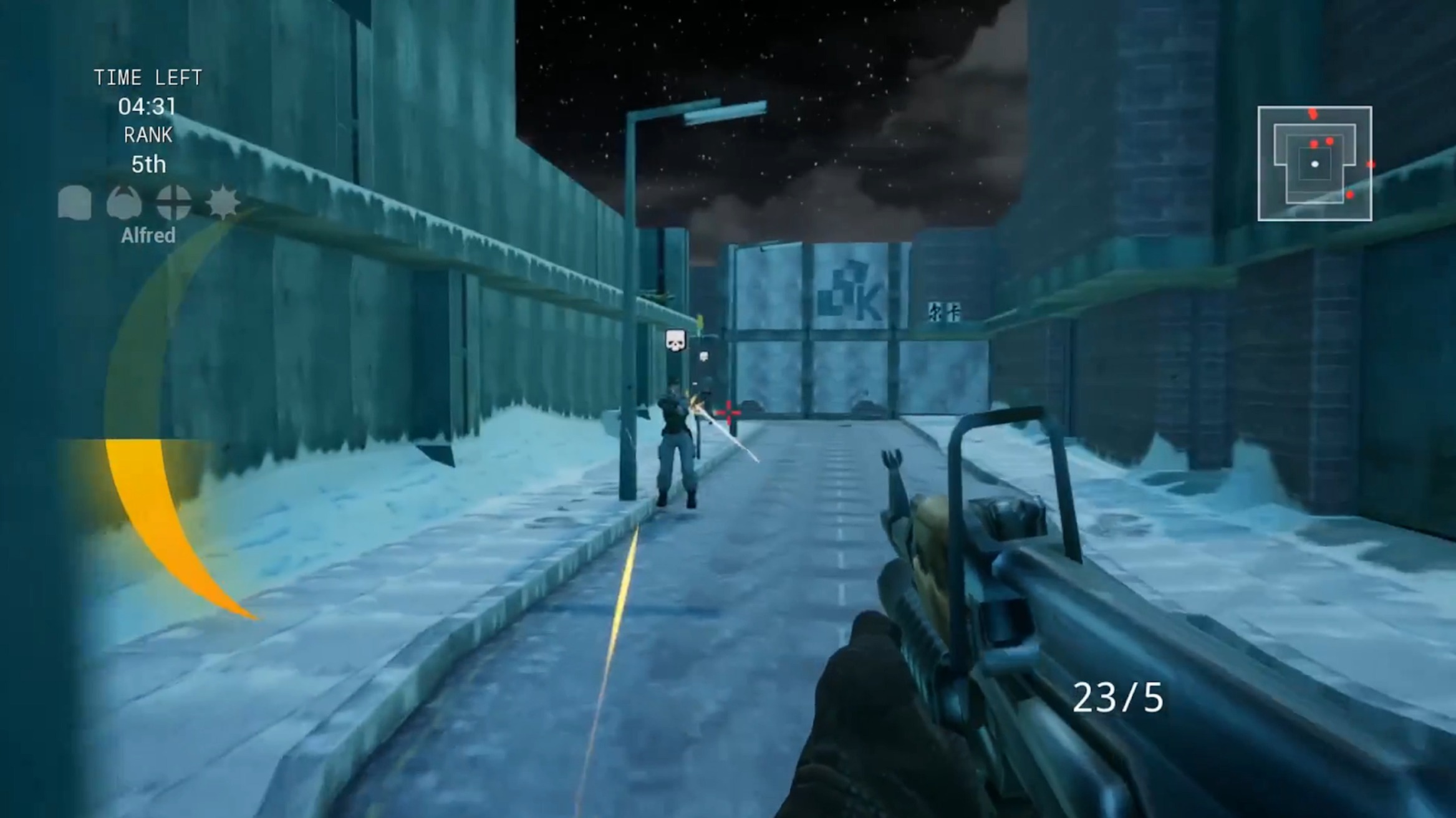The width and height of the screenshot is (1456, 818).
Task: Click the 04:31 countdown timer
Action: coord(148,106)
